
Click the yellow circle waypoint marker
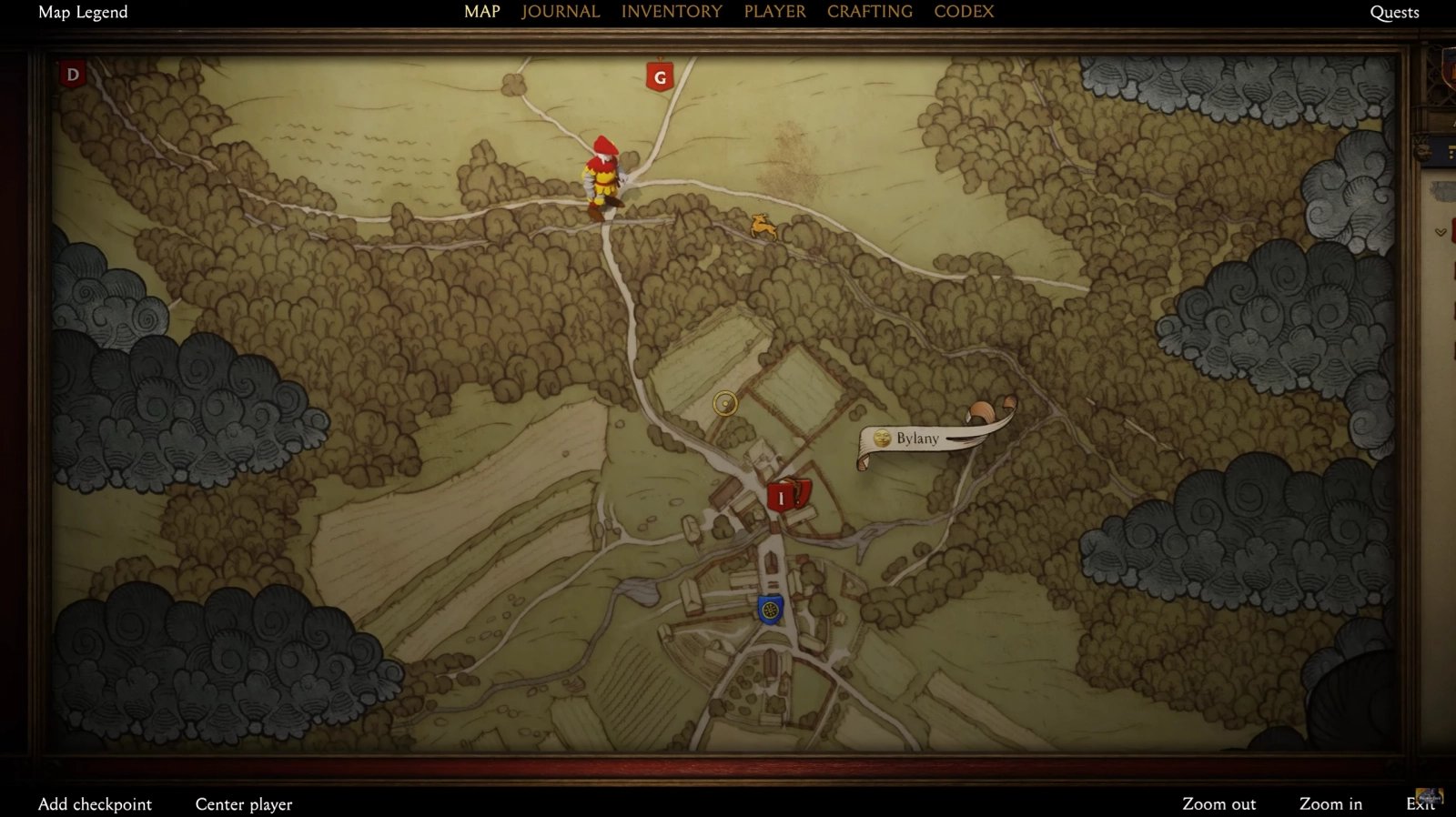tap(723, 401)
